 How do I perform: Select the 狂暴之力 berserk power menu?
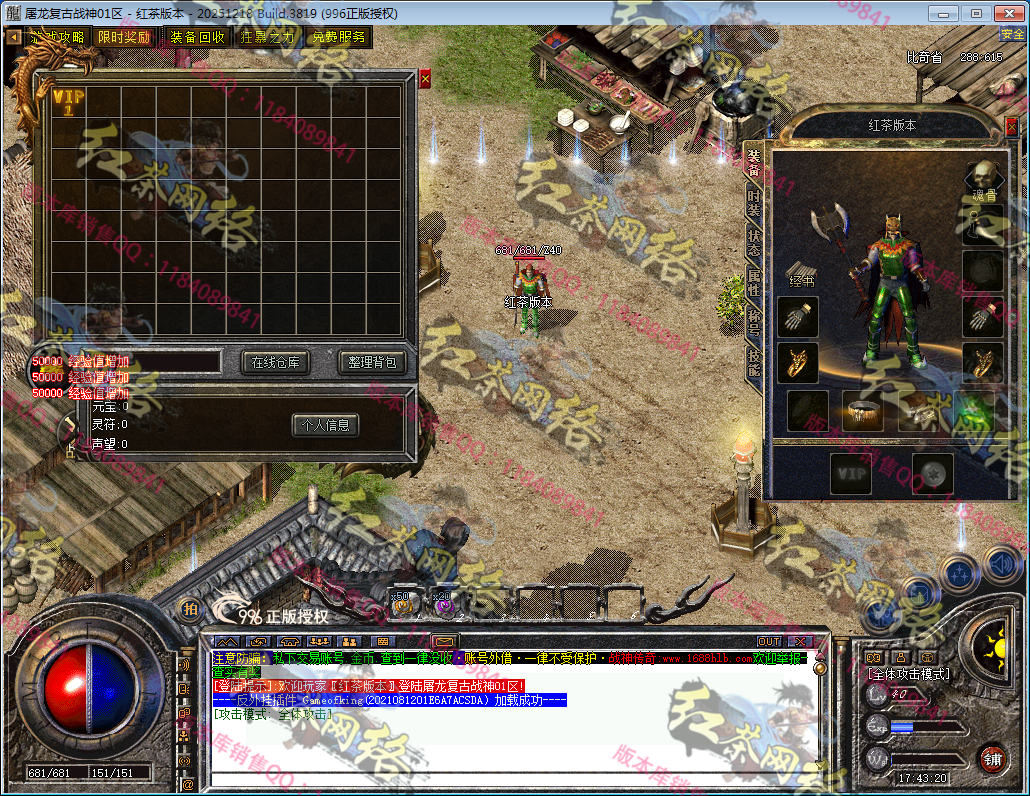coord(268,37)
